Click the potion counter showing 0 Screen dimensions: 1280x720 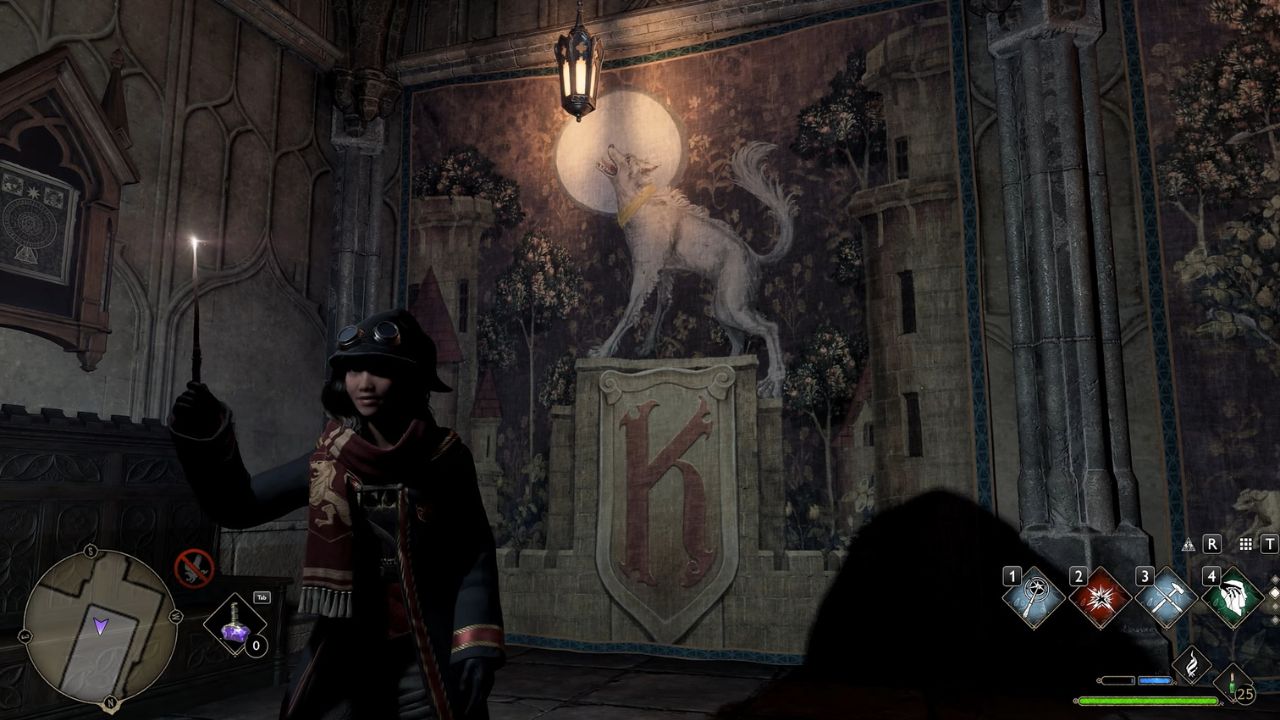[x=255, y=645]
